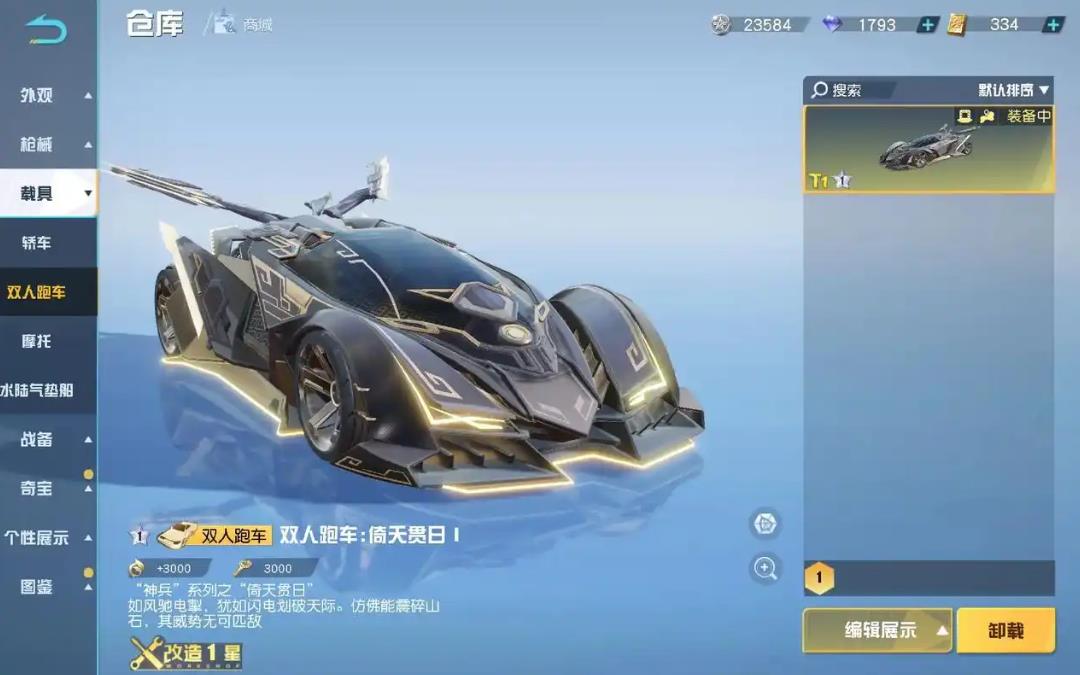Switch to the 轿车 sedan subcategory

pyautogui.click(x=38, y=243)
